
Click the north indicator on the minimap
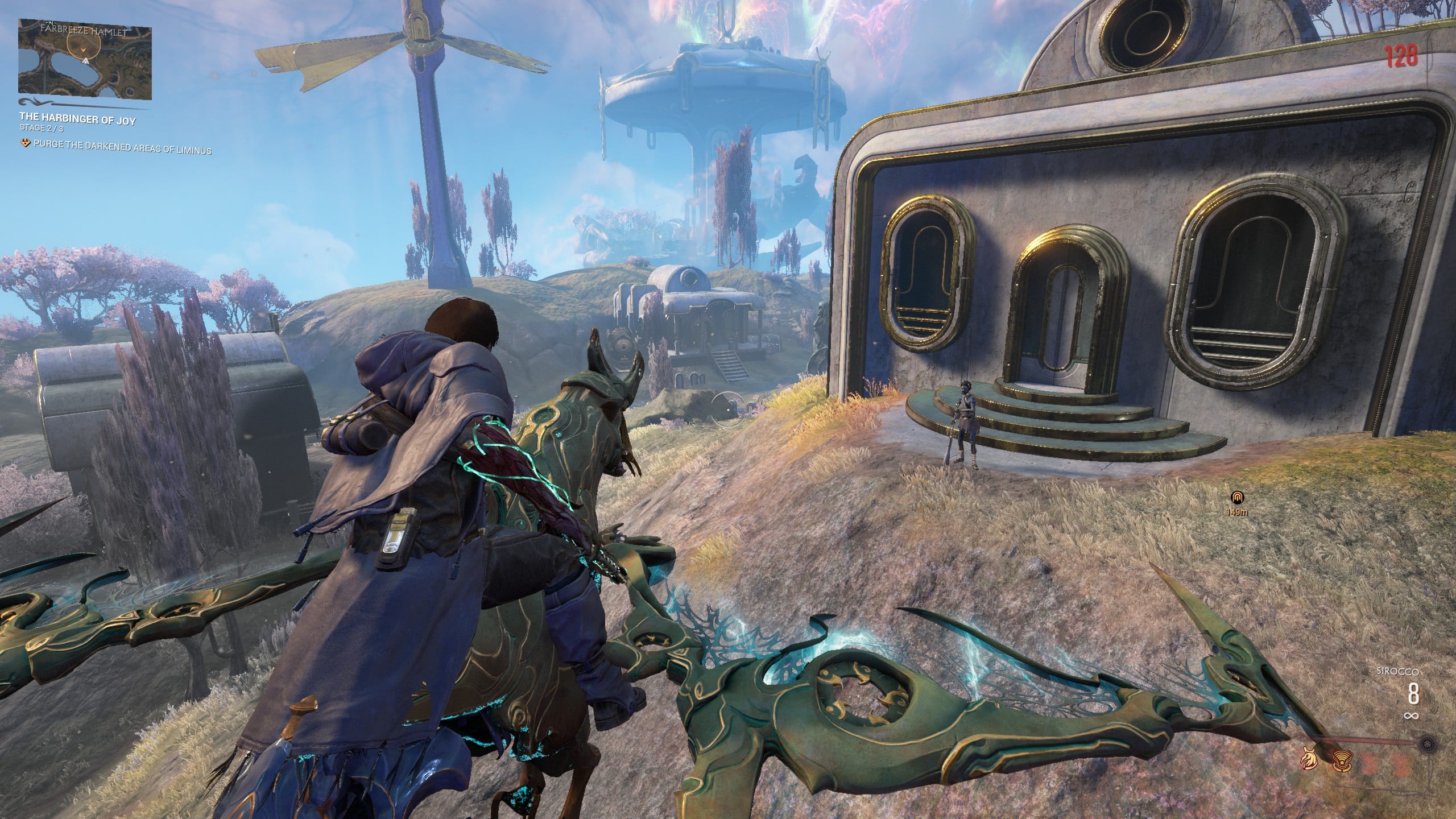(51, 23)
